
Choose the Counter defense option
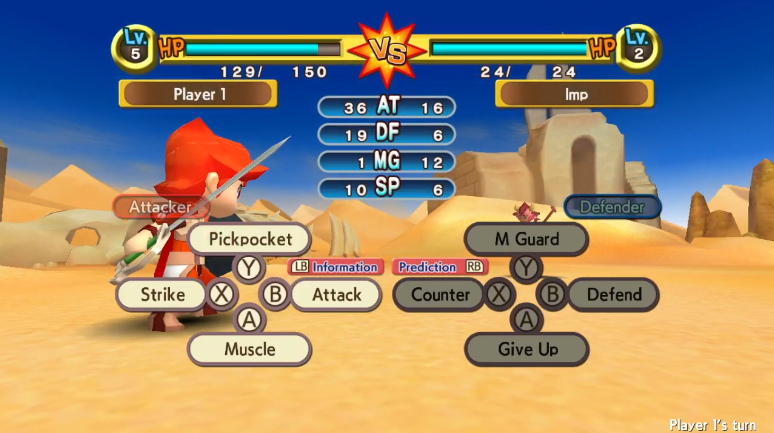point(440,295)
